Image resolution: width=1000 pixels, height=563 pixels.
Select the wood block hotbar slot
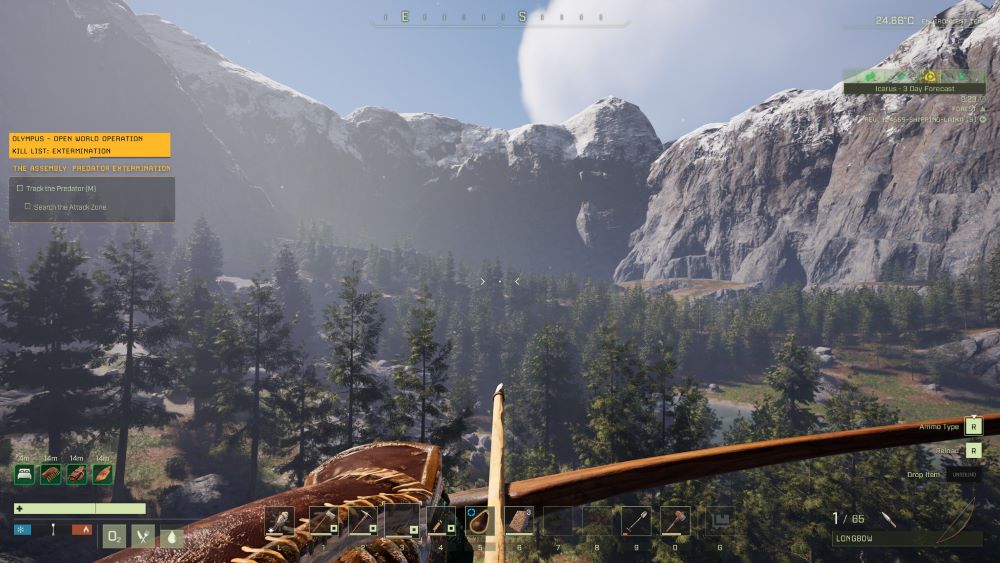pyautogui.click(x=519, y=521)
